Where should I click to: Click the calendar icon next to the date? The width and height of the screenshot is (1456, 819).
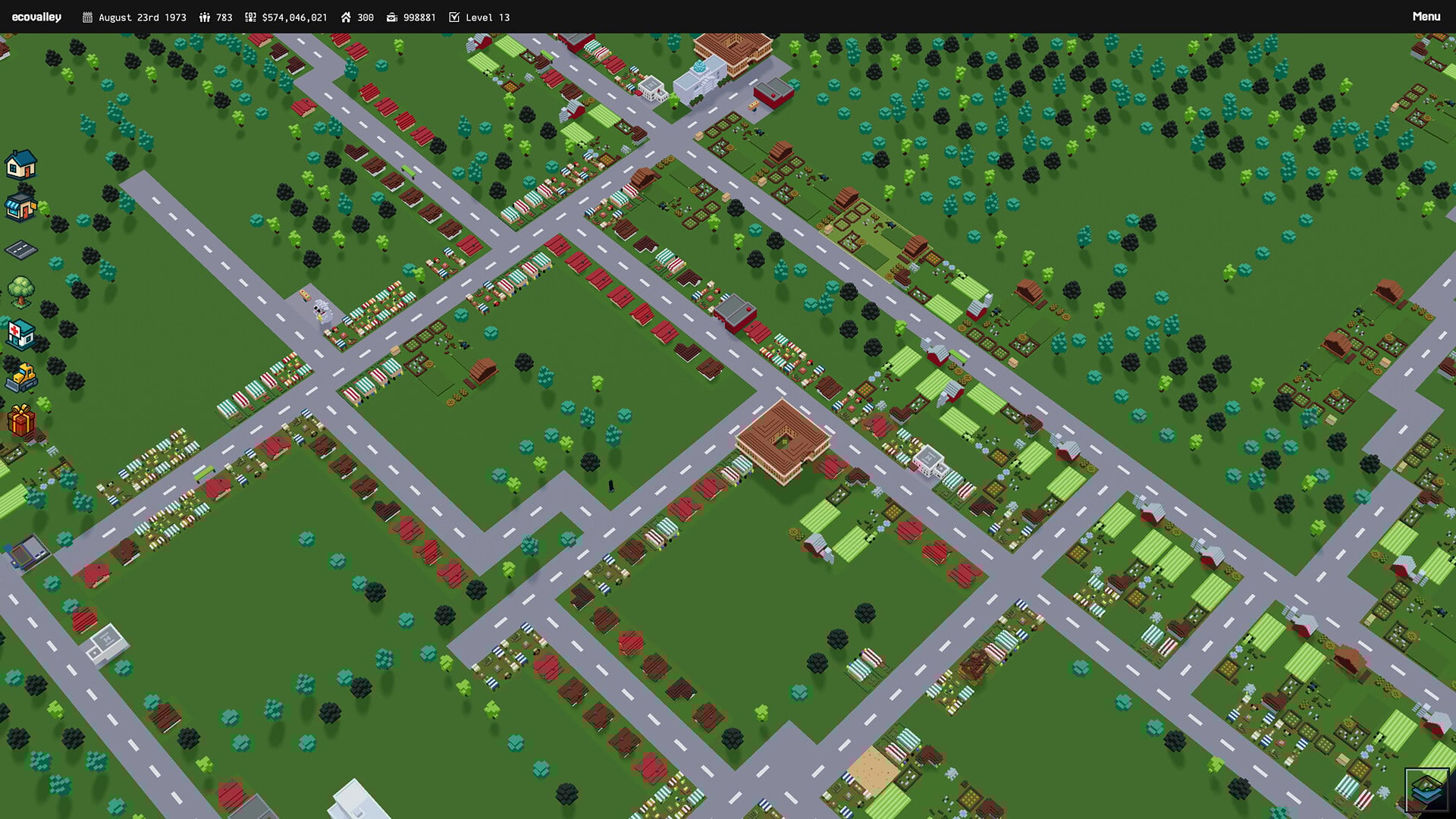(86, 17)
